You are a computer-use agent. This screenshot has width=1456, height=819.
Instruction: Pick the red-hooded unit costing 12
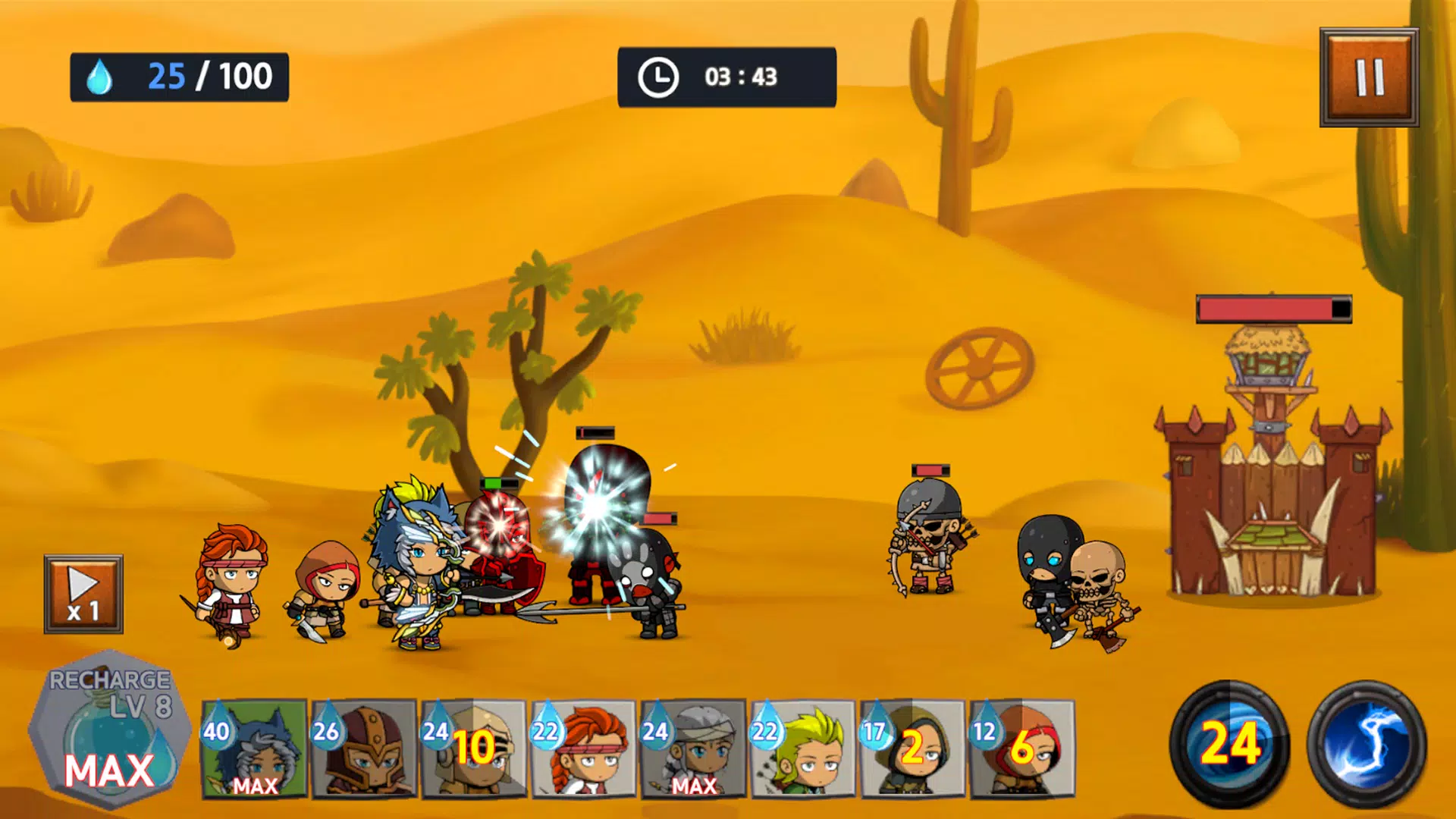click(x=1022, y=748)
